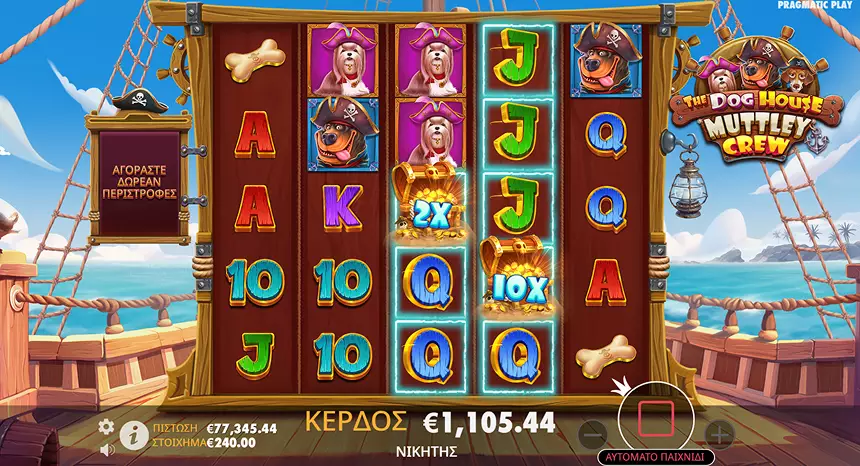The height and width of the screenshot is (466, 860).
Task: Decrease the bet with the minus button
Action: click(592, 433)
